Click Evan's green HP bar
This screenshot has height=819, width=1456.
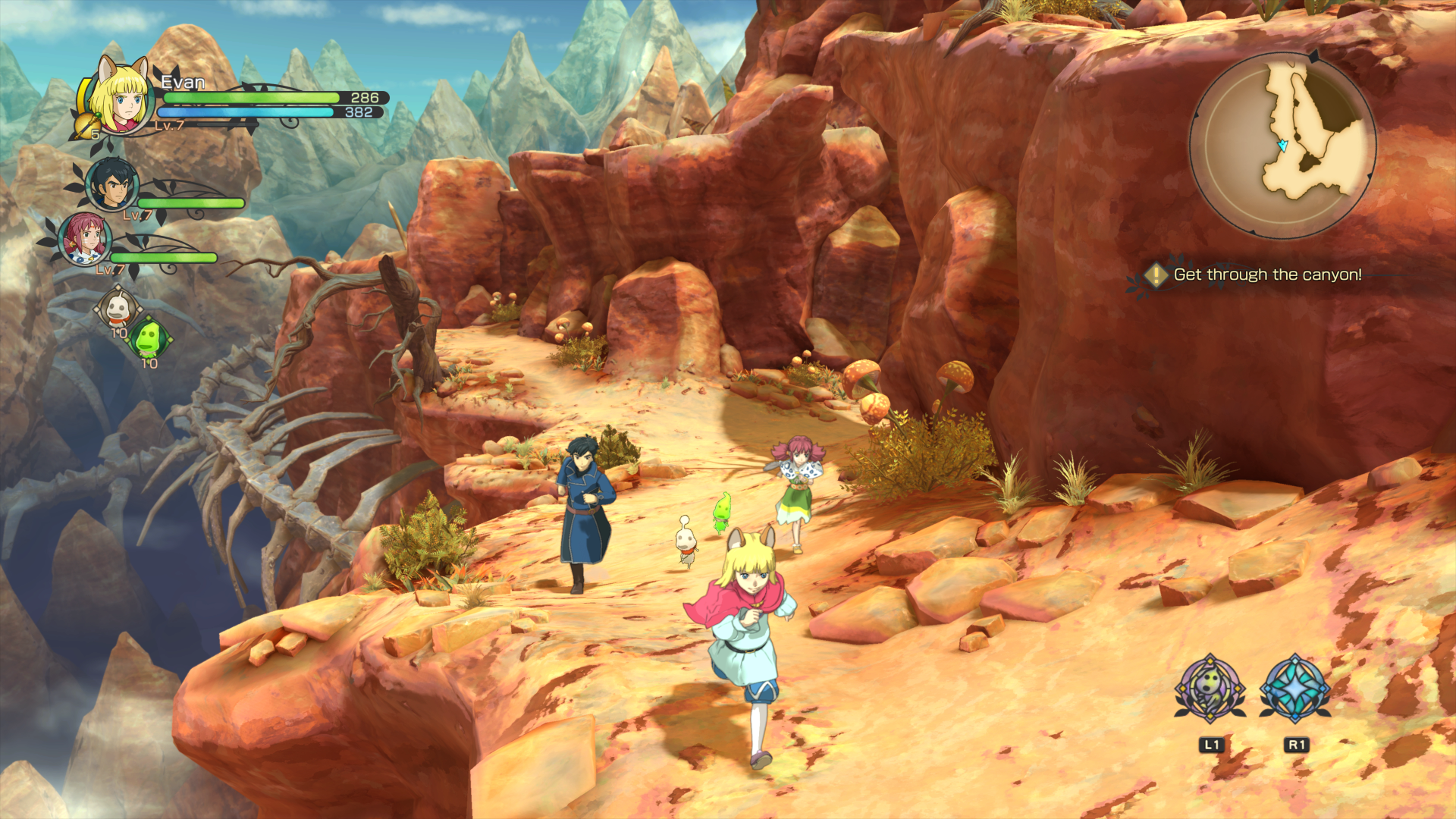tap(250, 99)
